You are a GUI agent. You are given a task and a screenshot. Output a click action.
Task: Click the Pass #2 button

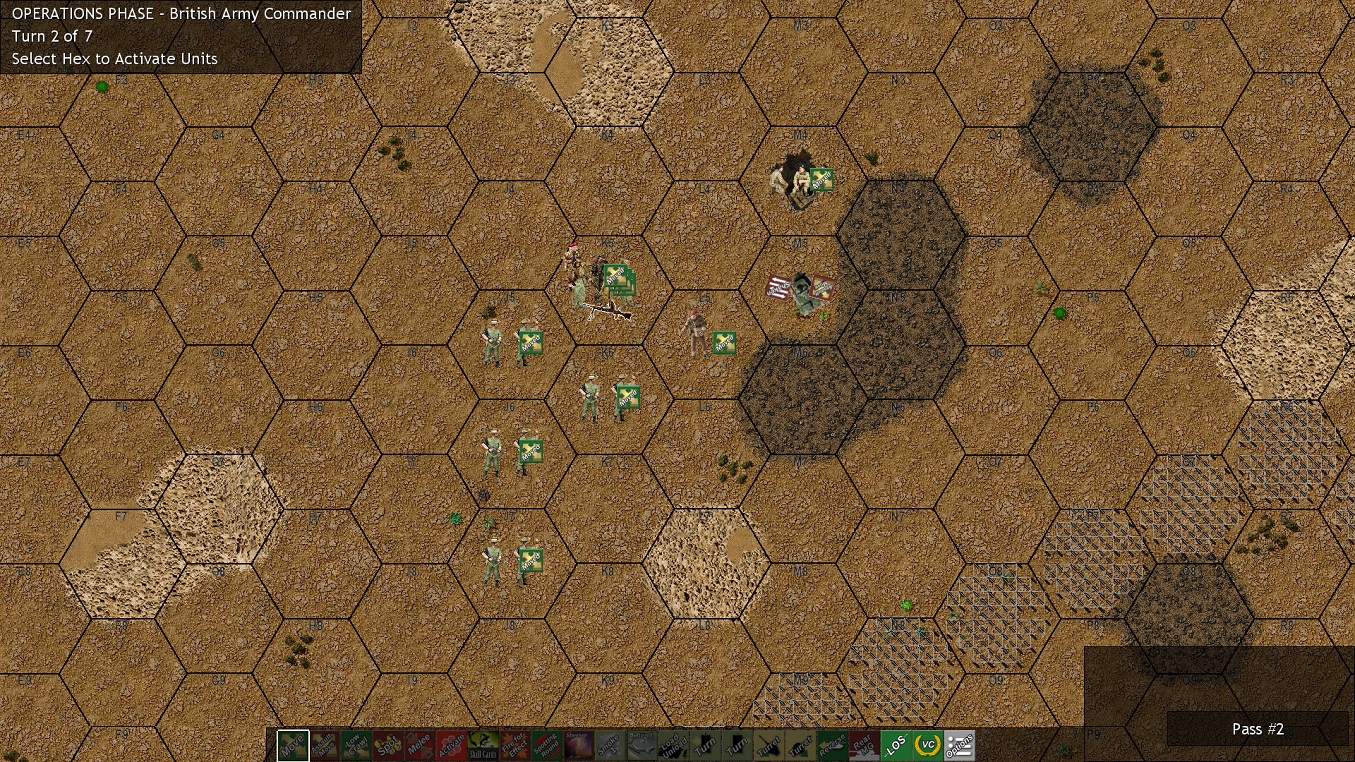(1257, 729)
